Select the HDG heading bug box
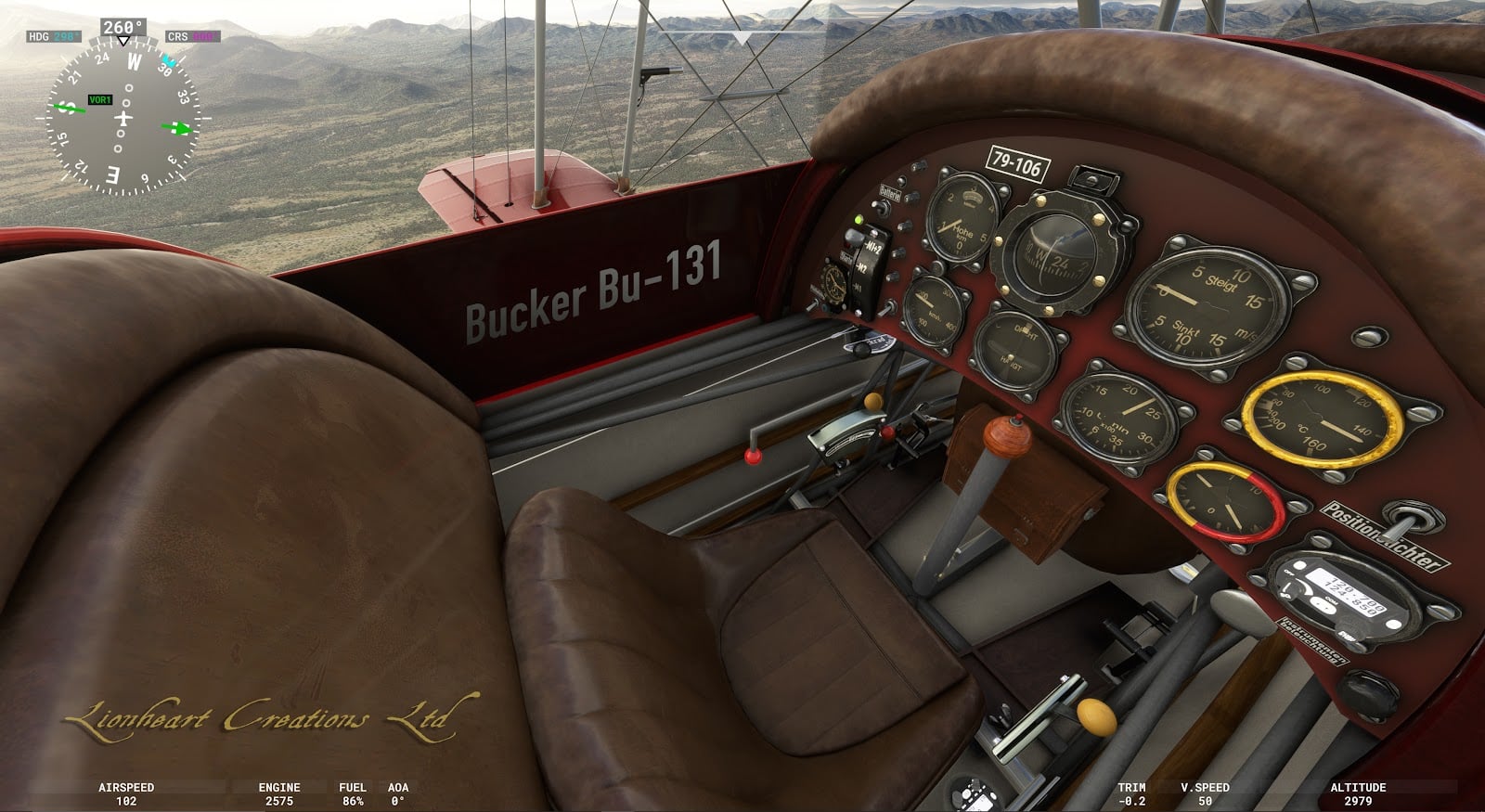Viewport: 1485px width, 812px height. 54,37
